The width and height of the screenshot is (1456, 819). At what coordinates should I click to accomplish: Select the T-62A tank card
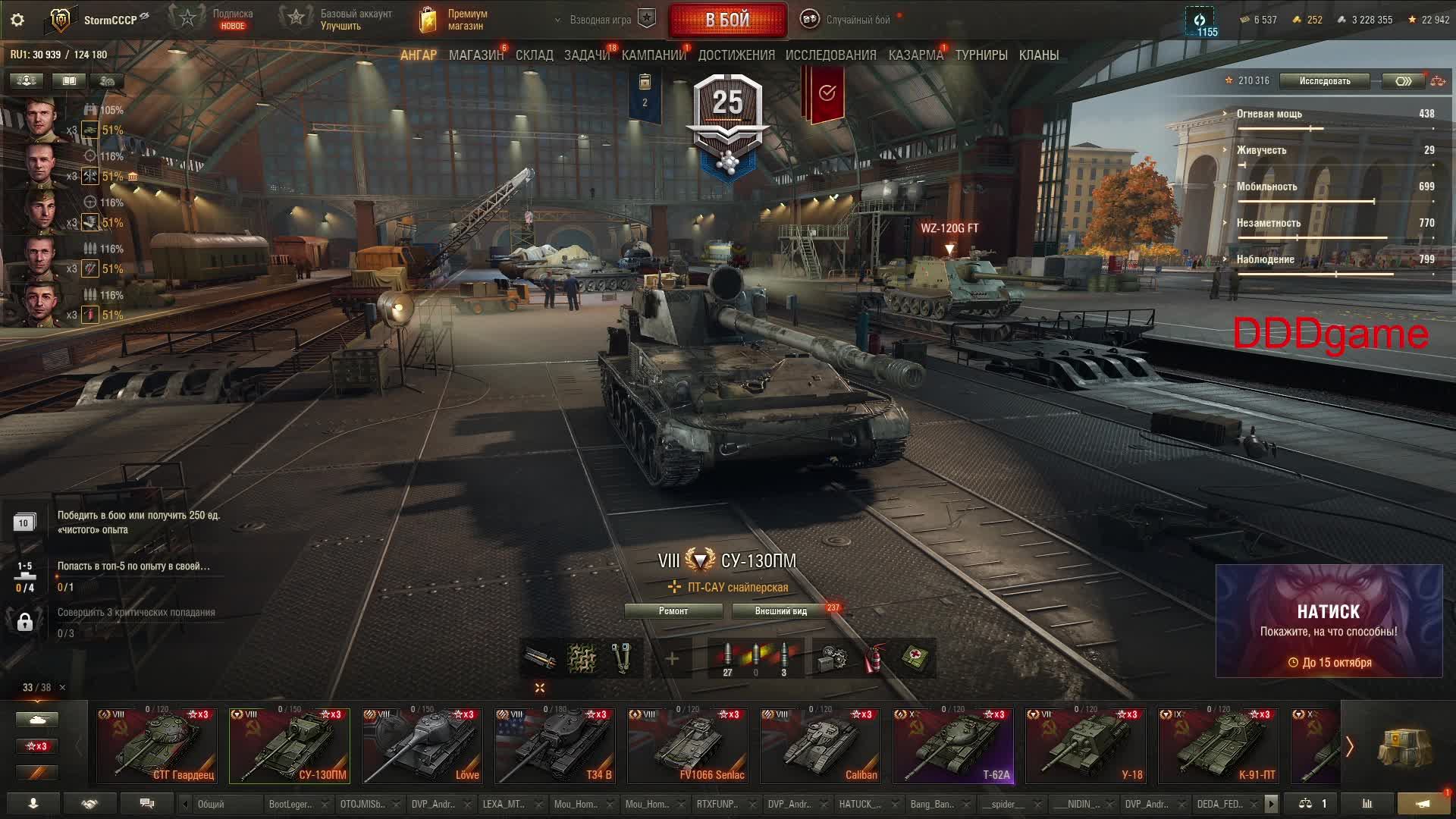(x=952, y=745)
